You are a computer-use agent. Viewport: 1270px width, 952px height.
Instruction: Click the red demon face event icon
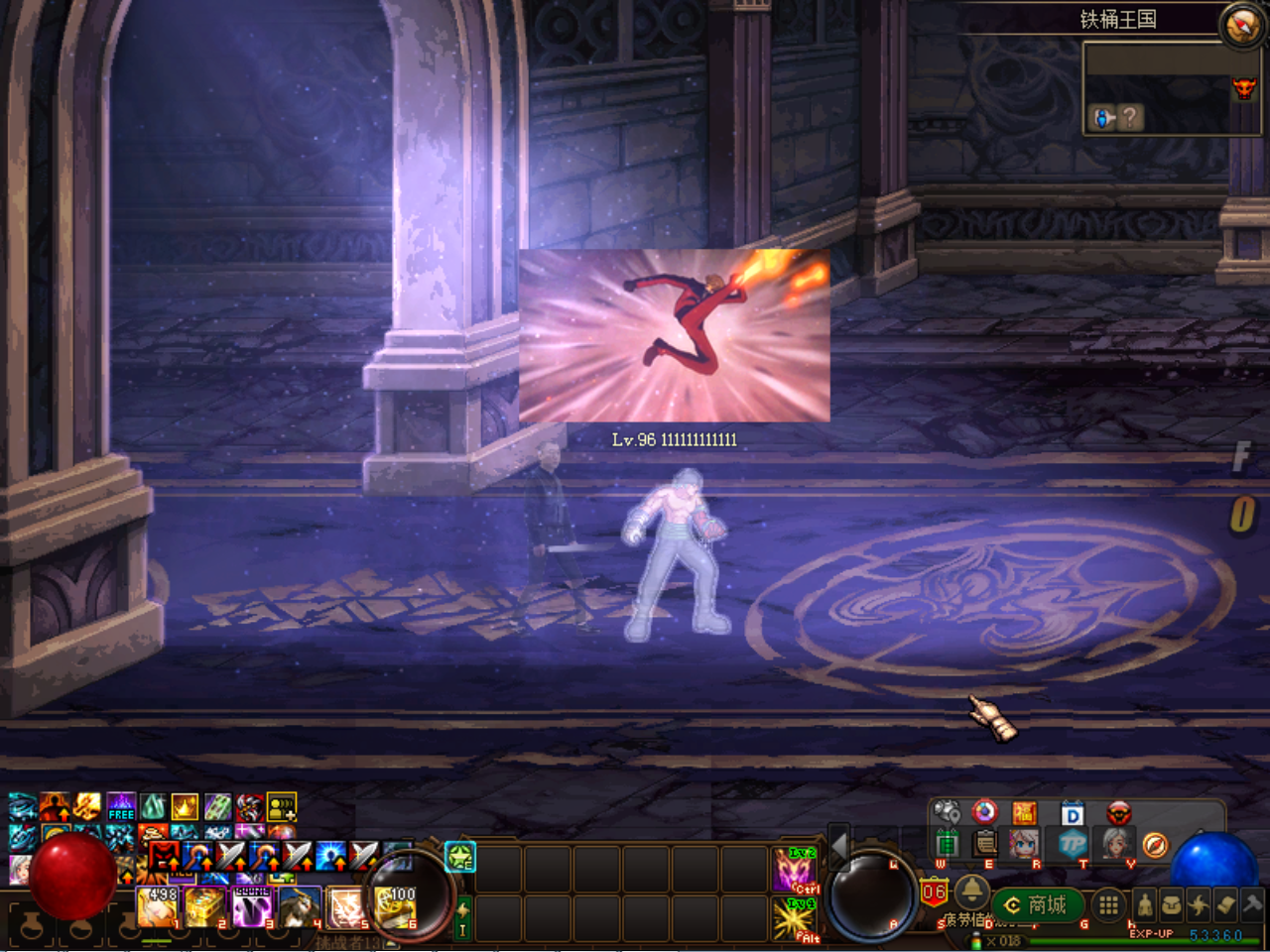tap(1118, 814)
